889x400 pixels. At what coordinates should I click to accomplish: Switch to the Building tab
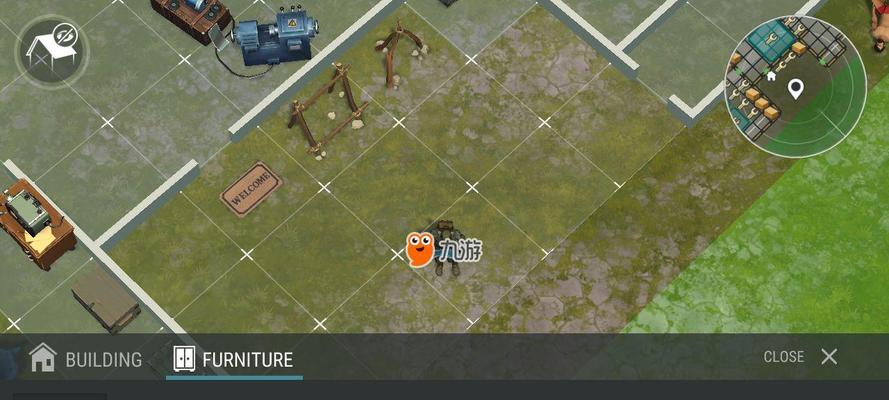tap(86, 358)
